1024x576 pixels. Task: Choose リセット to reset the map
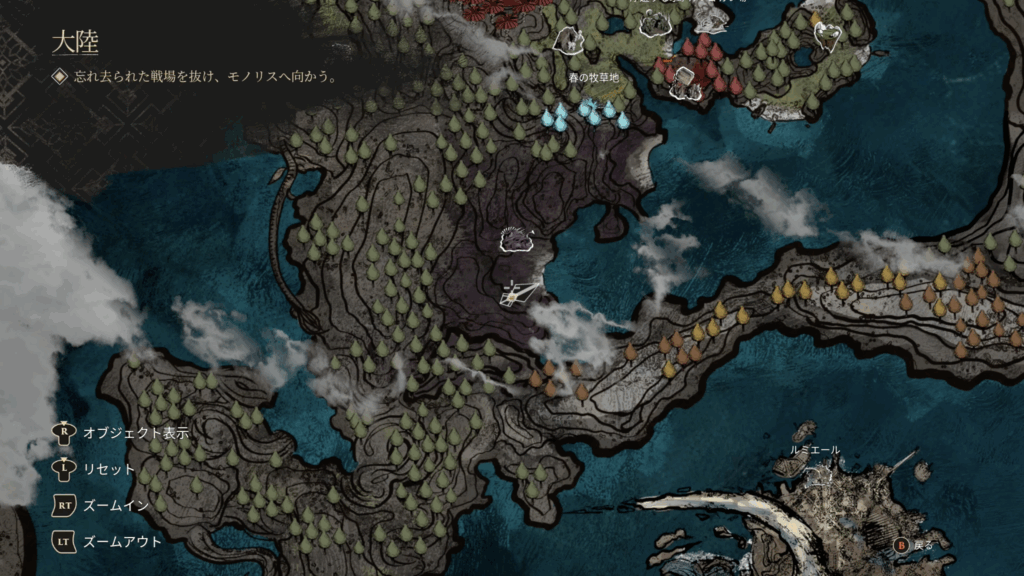click(x=108, y=469)
